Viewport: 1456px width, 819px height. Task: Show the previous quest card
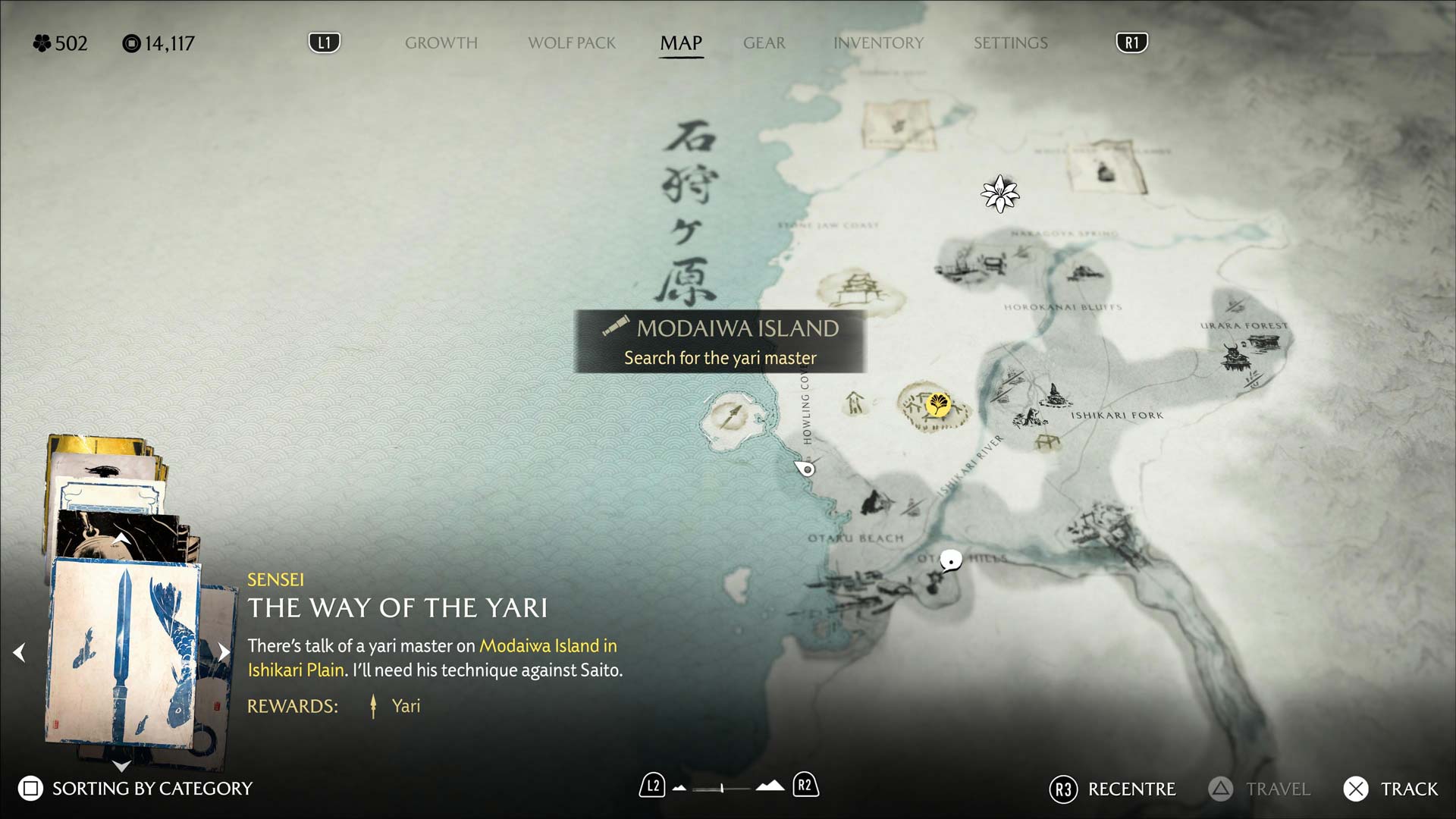coord(20,652)
